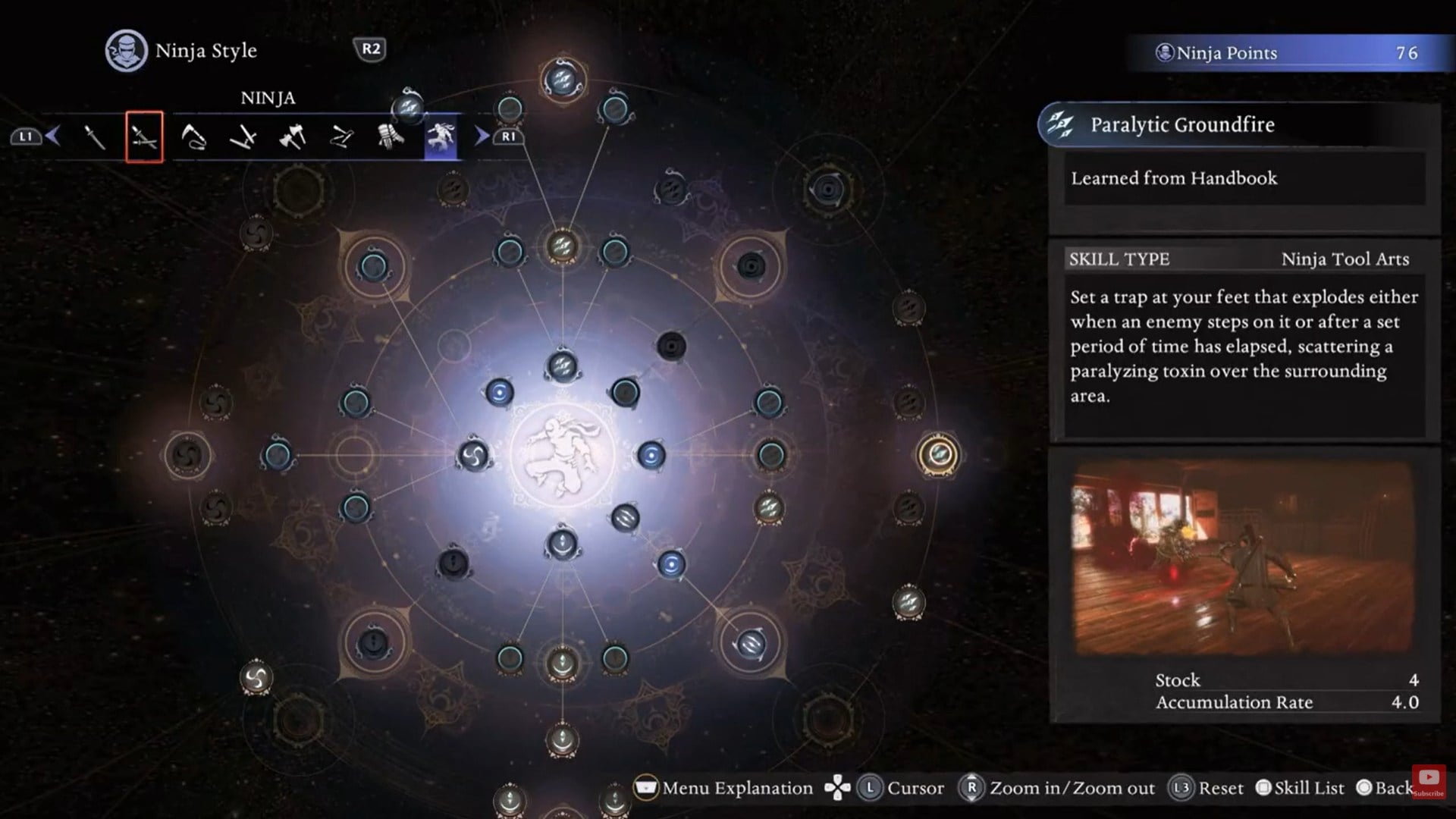Switch to the tonfa weapon tab
The width and height of the screenshot is (1456, 819).
243,137
